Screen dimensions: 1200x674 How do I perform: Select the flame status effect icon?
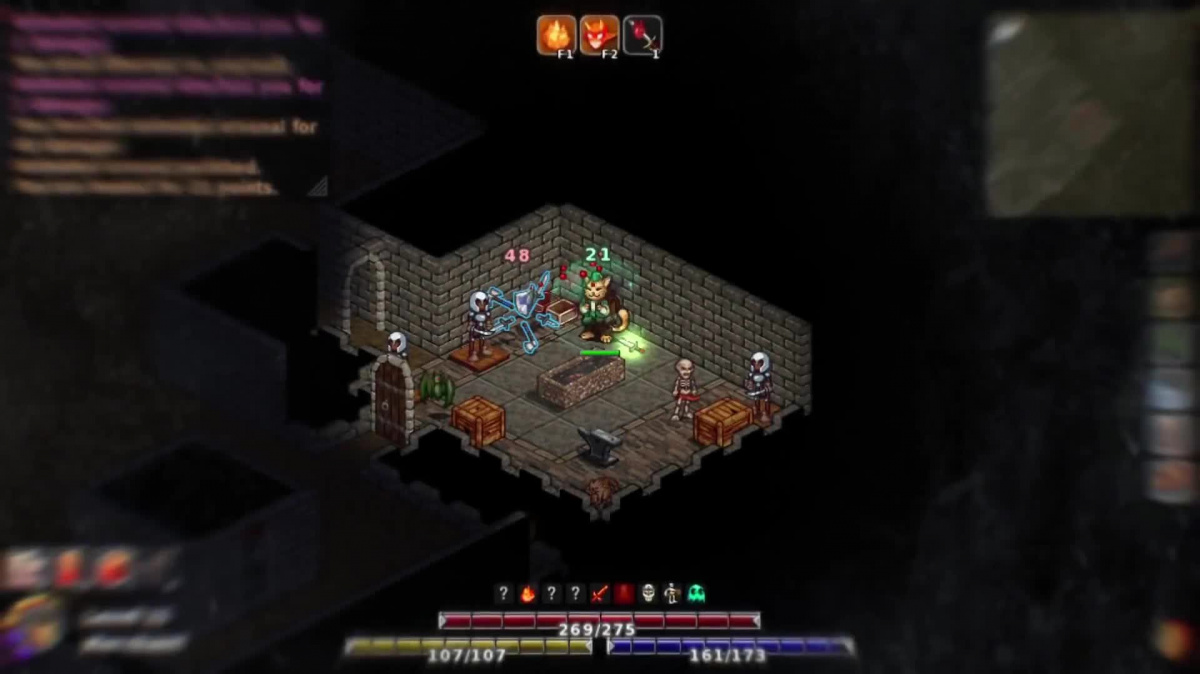527,594
